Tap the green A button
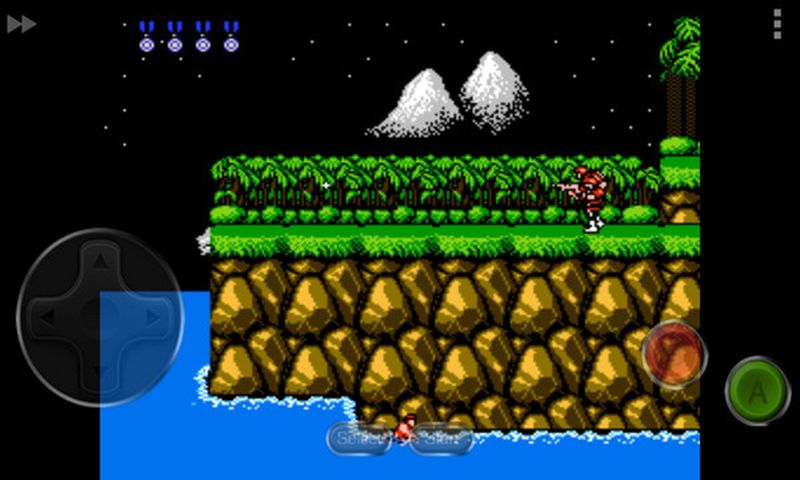Viewport: 800px width, 480px height. click(757, 391)
